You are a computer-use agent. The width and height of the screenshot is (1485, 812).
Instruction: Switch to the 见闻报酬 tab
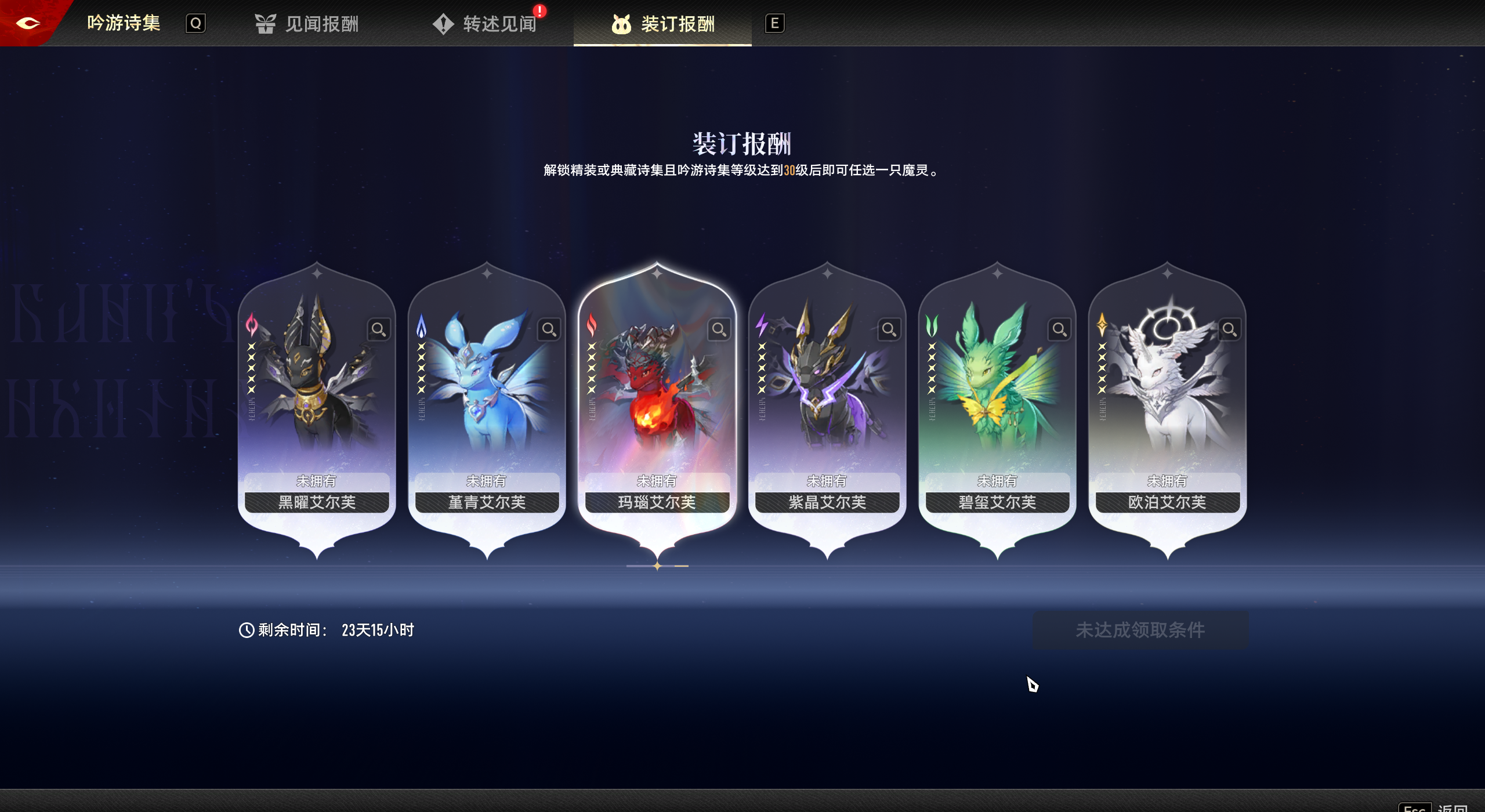pyautogui.click(x=321, y=23)
